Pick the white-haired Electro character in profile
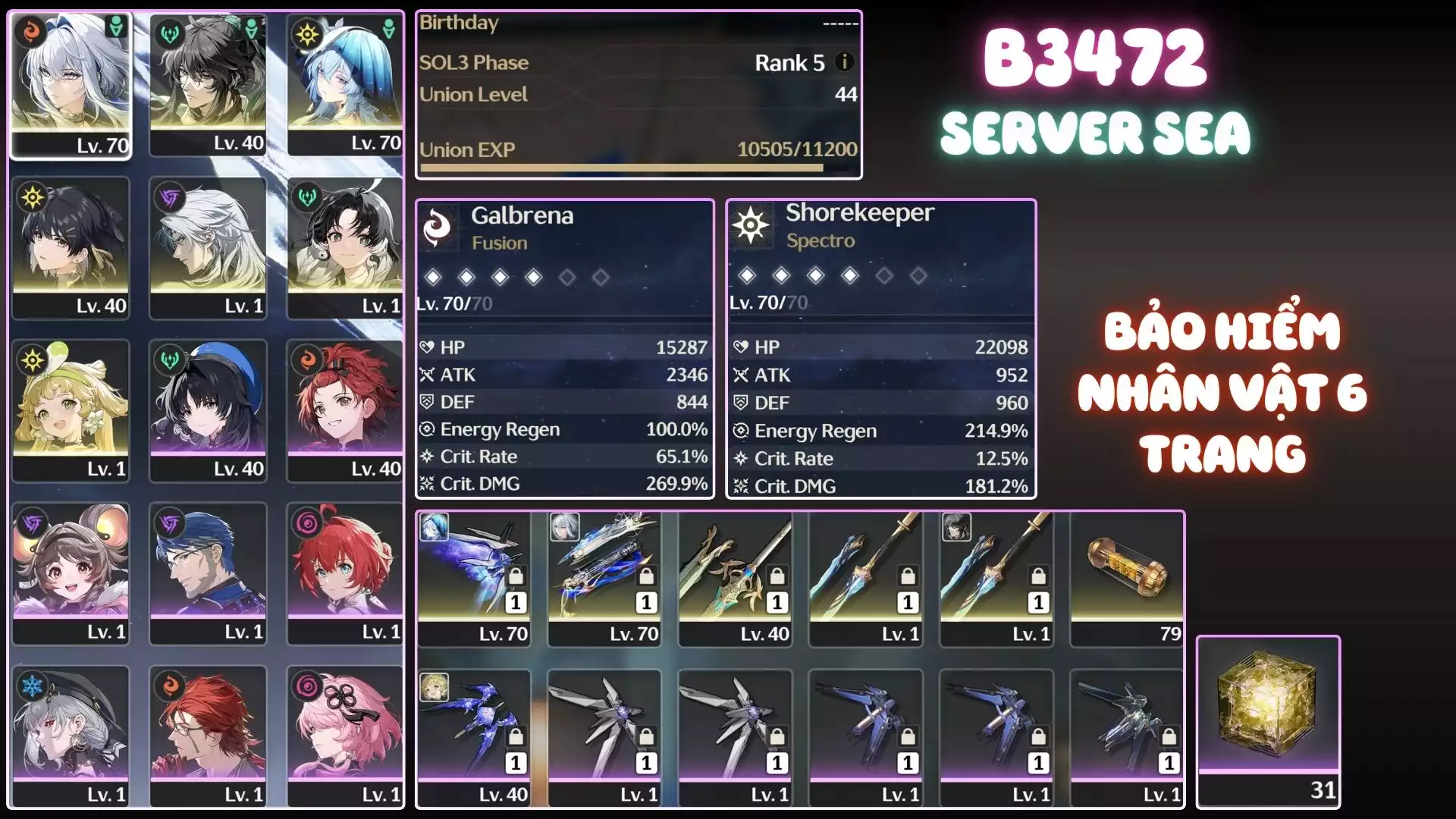The image size is (1456, 819). [x=208, y=246]
